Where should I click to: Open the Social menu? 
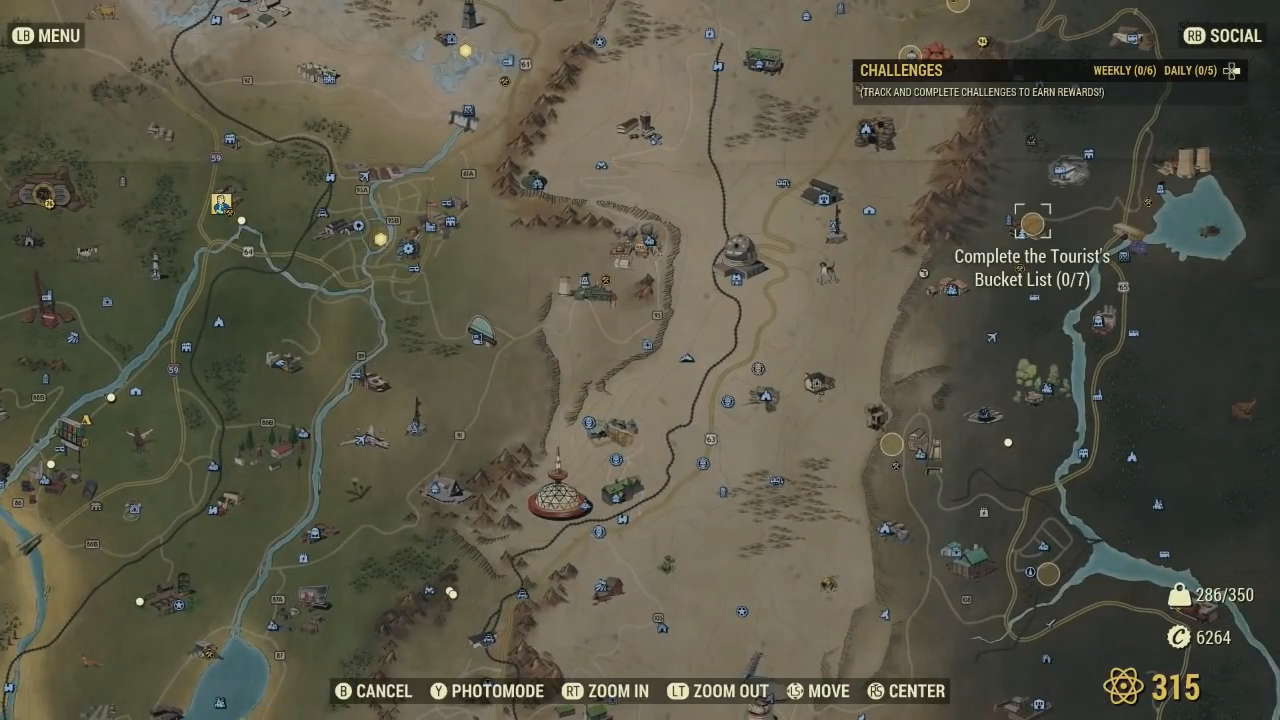click(1222, 36)
